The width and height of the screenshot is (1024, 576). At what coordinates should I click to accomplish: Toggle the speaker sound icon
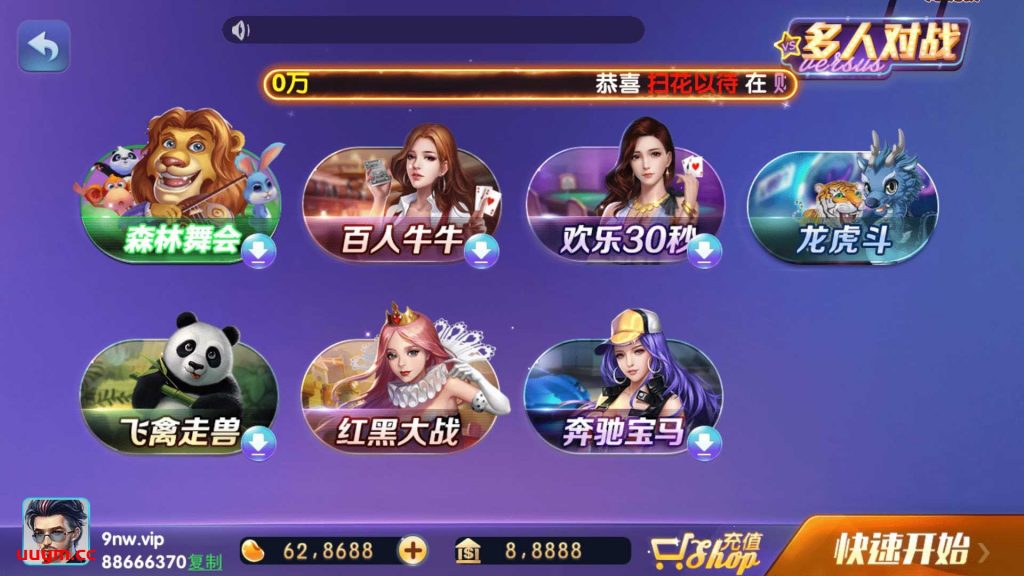pyautogui.click(x=240, y=31)
